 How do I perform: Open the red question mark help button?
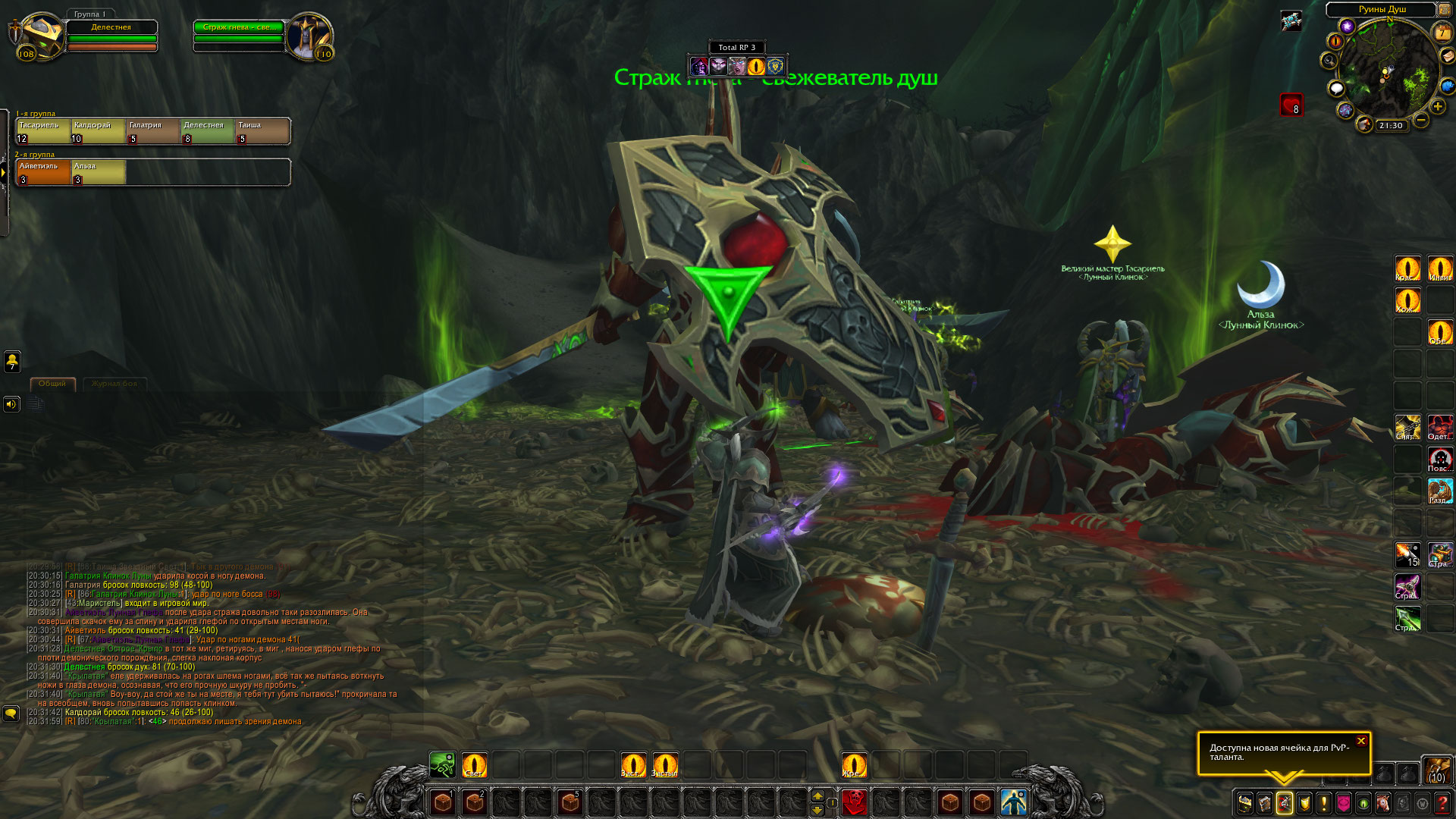point(1442,802)
